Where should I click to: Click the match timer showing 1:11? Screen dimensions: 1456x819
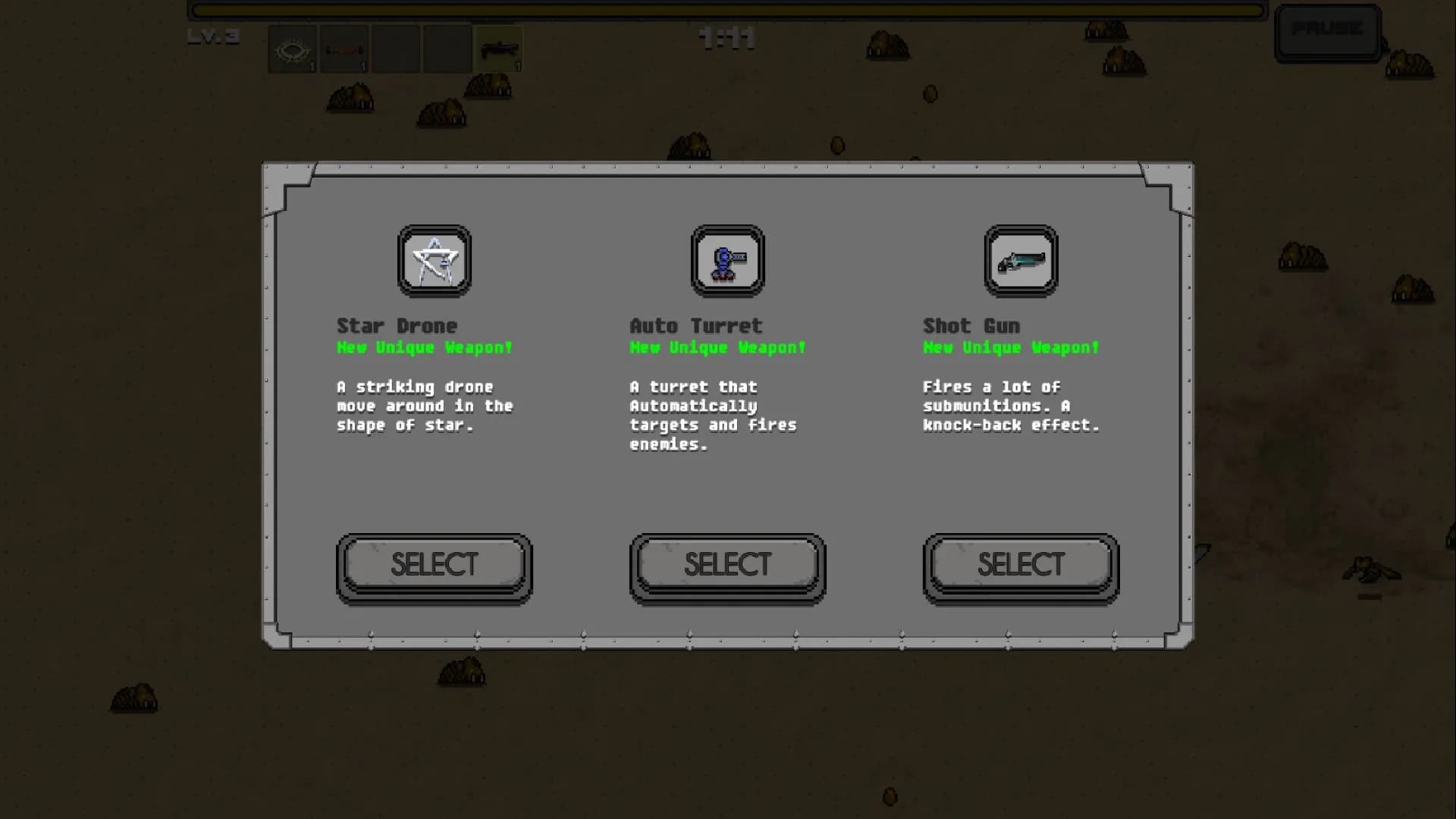725,39
